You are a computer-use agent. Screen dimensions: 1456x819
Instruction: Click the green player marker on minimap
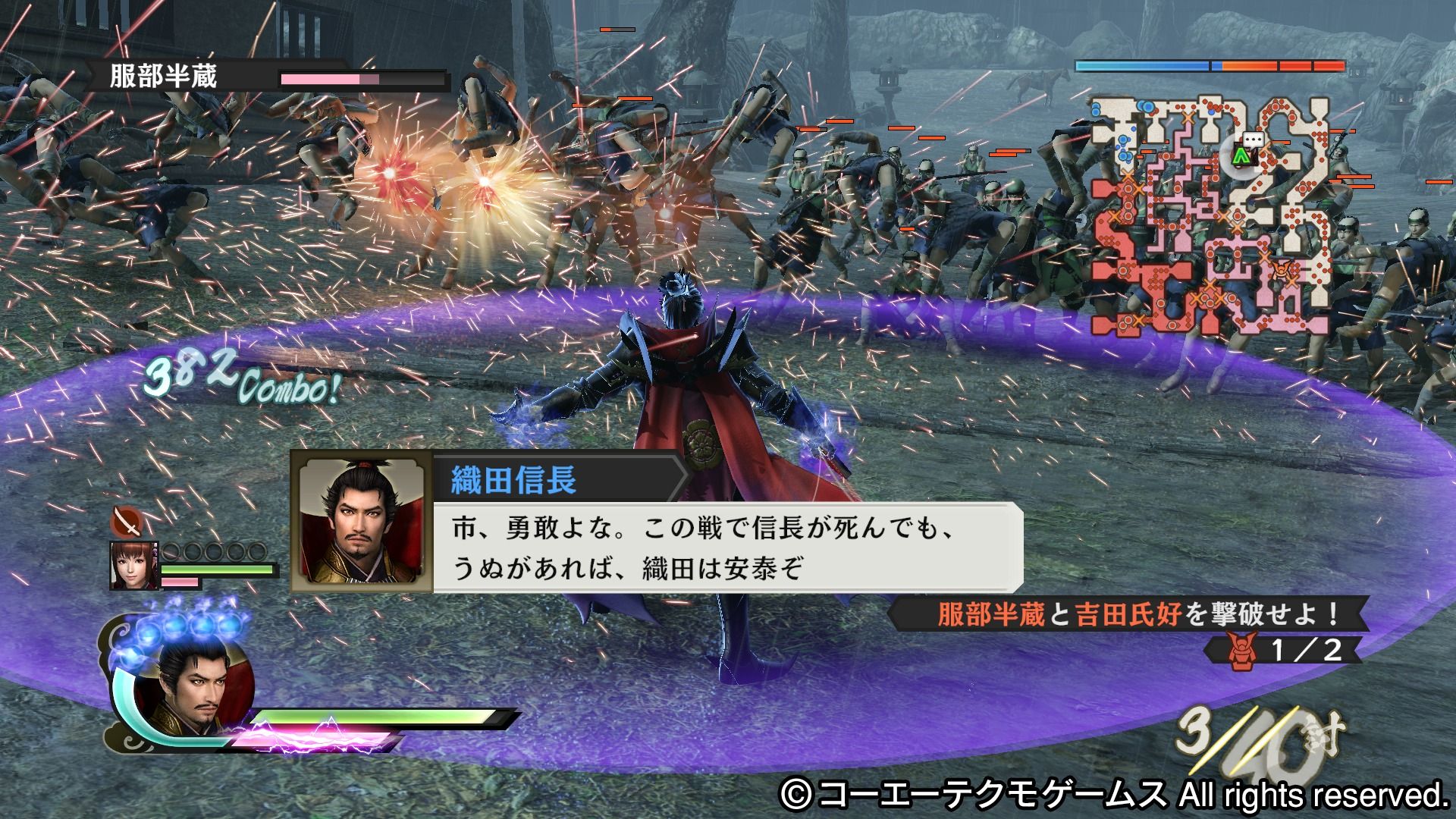tap(1241, 156)
